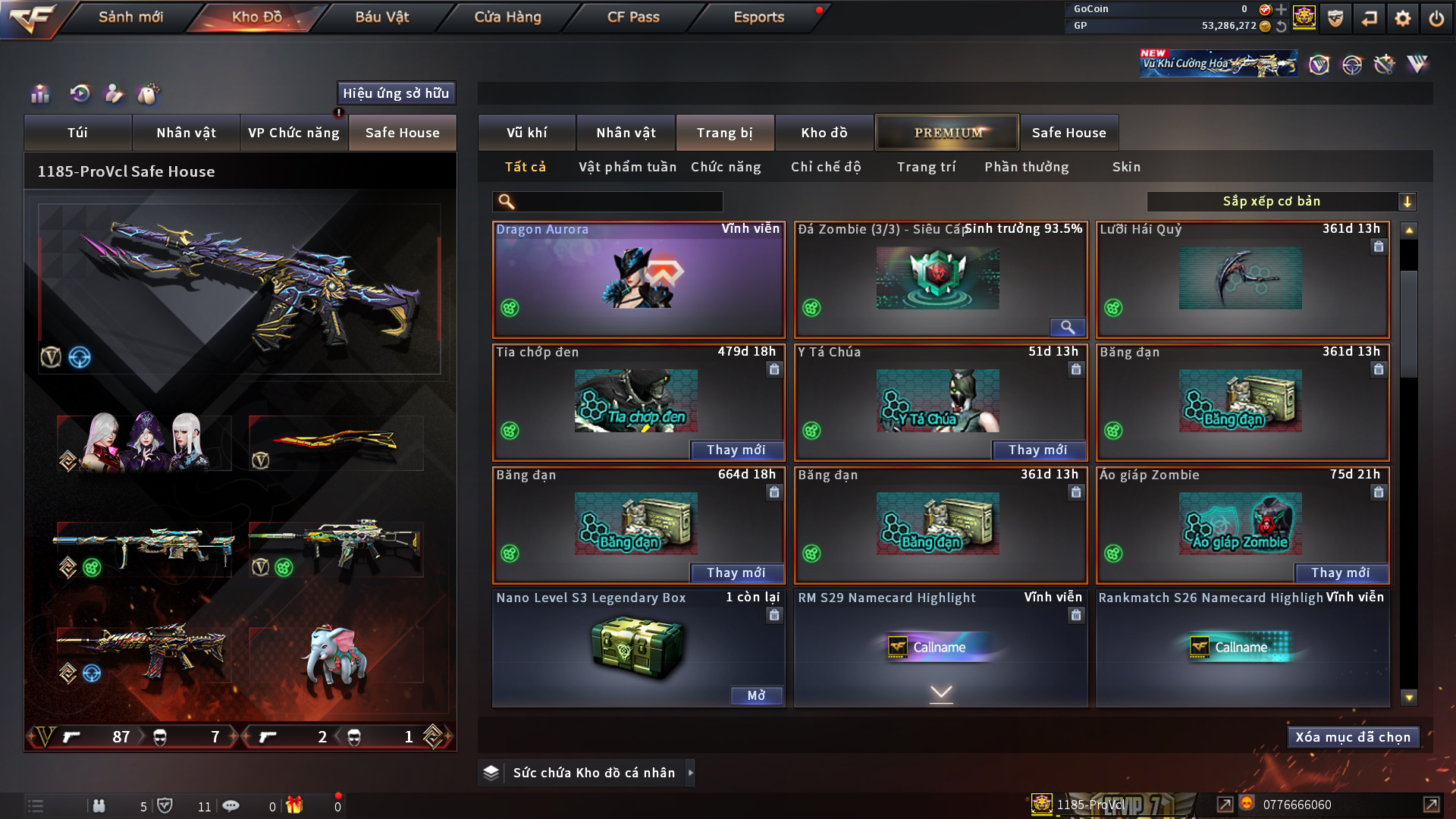Select the Dragon Aurora item

click(639, 280)
